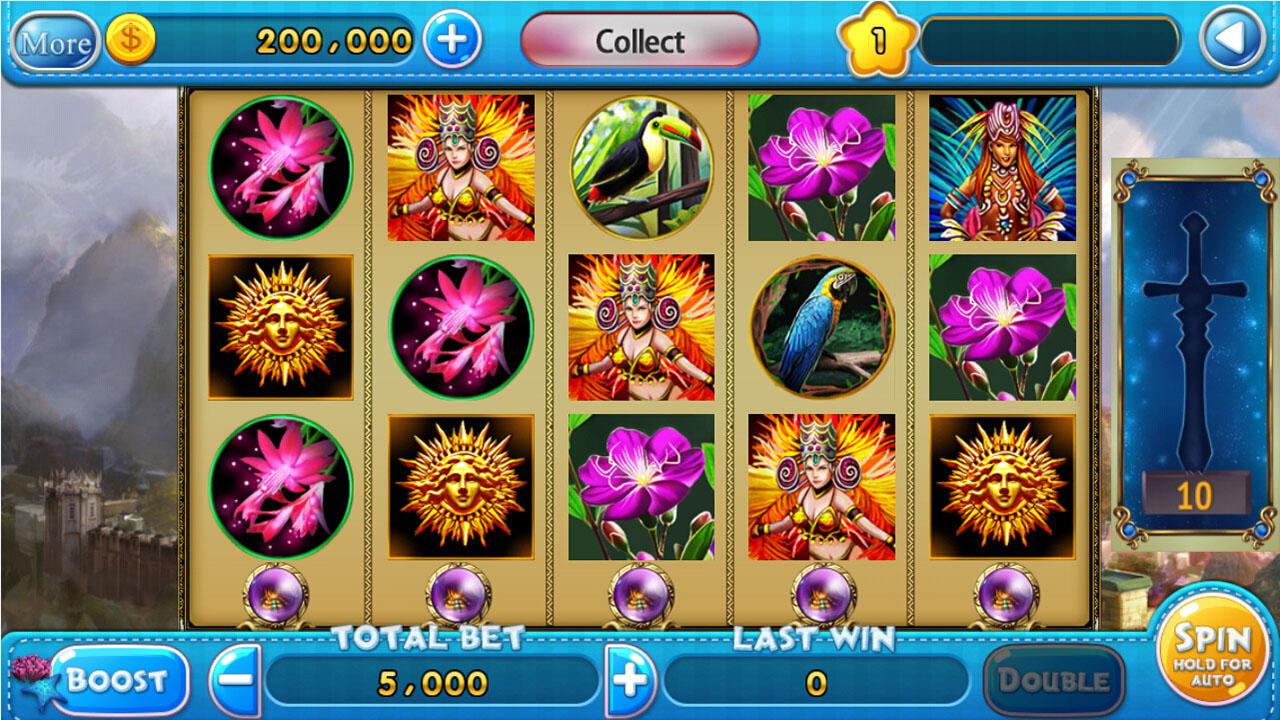
Task: Tap the Double button
Action: 1054,681
